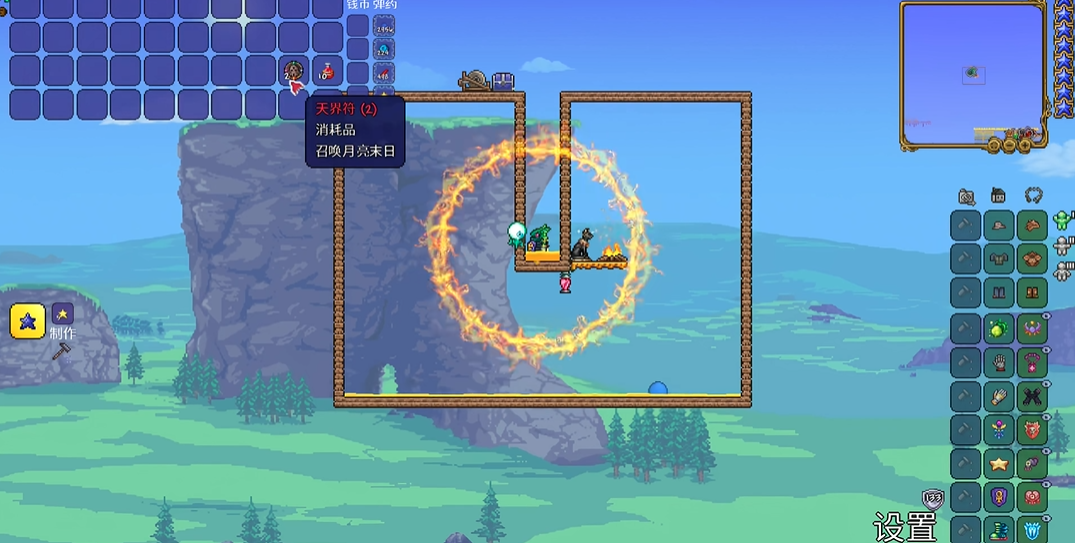This screenshot has height=543, width=1075.
Task: Click the minimap's zoom-in plus button
Action: click(1025, 145)
